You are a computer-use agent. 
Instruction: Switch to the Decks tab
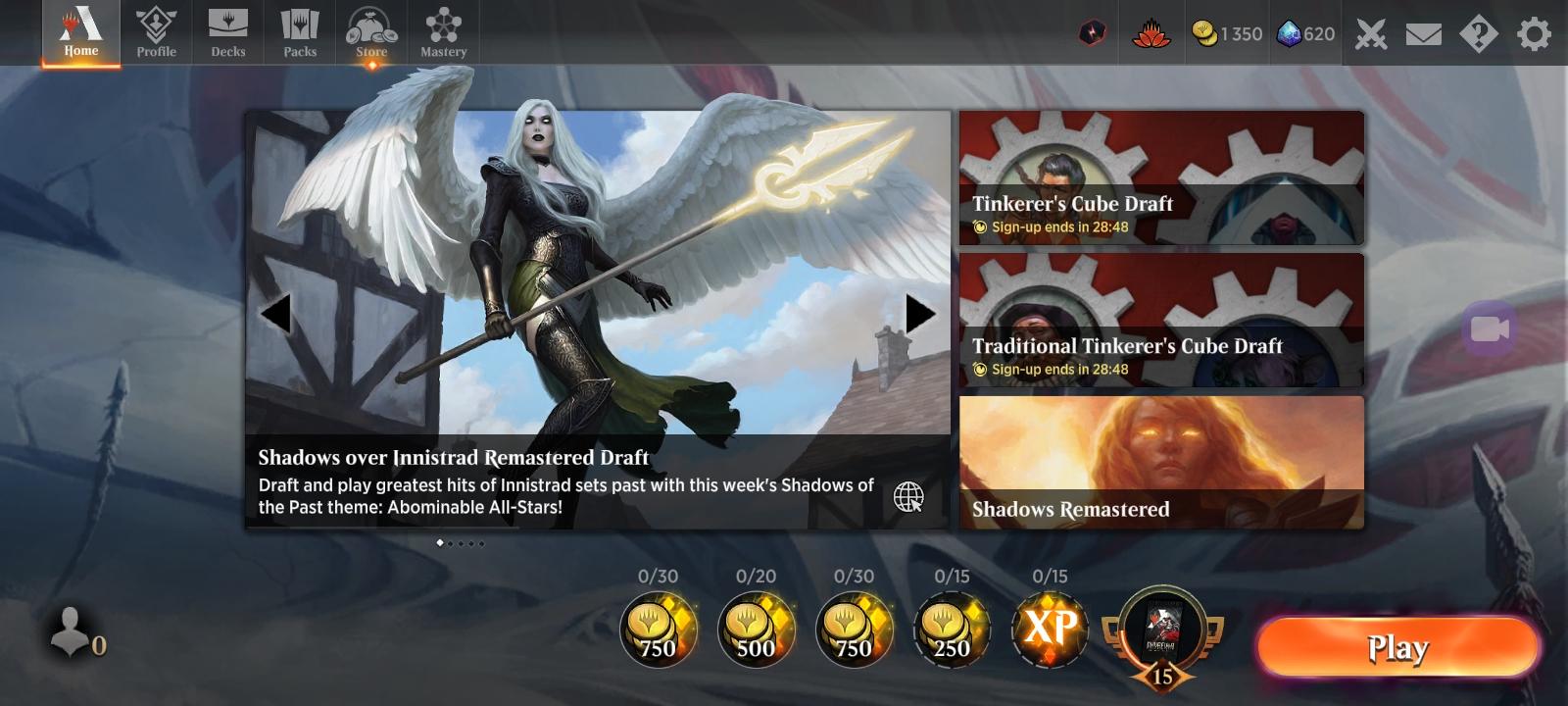pos(228,32)
